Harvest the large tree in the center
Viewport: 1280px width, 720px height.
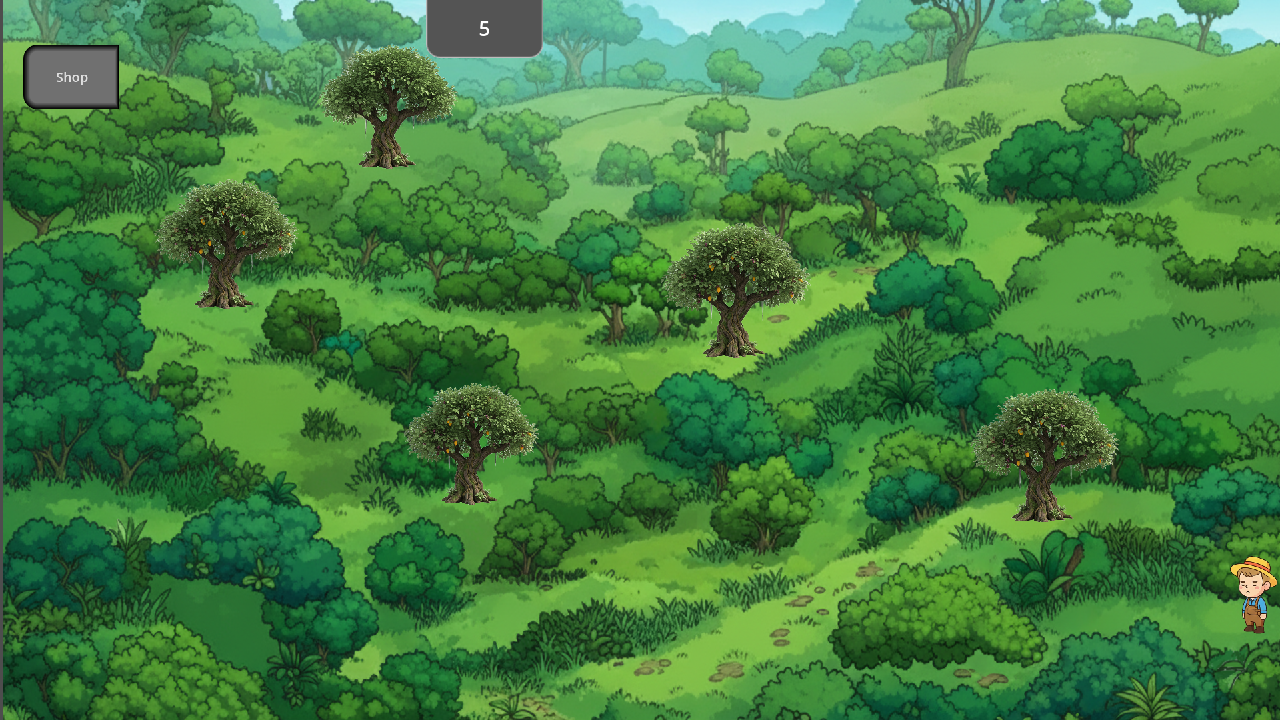(x=733, y=285)
